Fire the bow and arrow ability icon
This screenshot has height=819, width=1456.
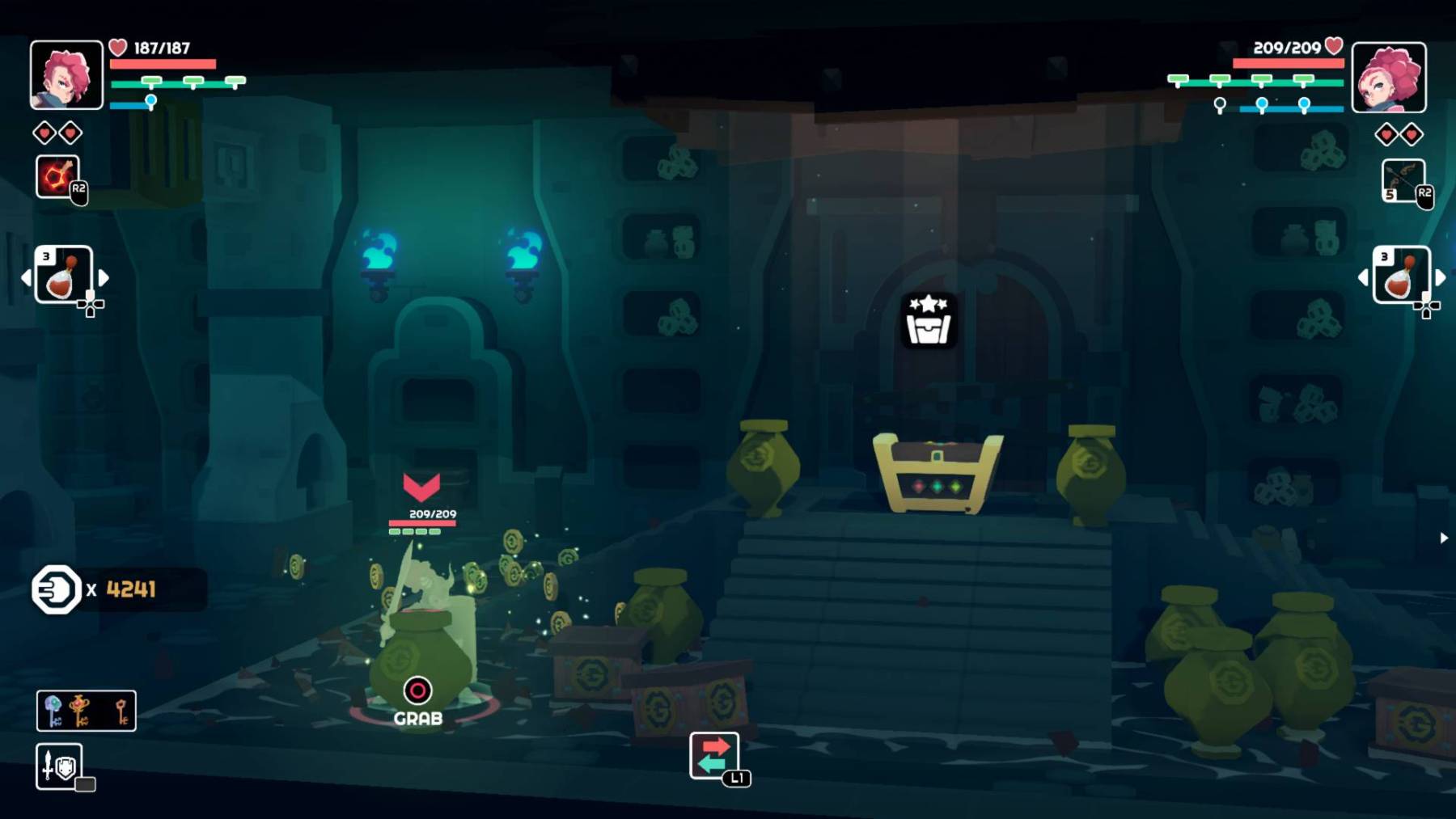(x=1403, y=179)
